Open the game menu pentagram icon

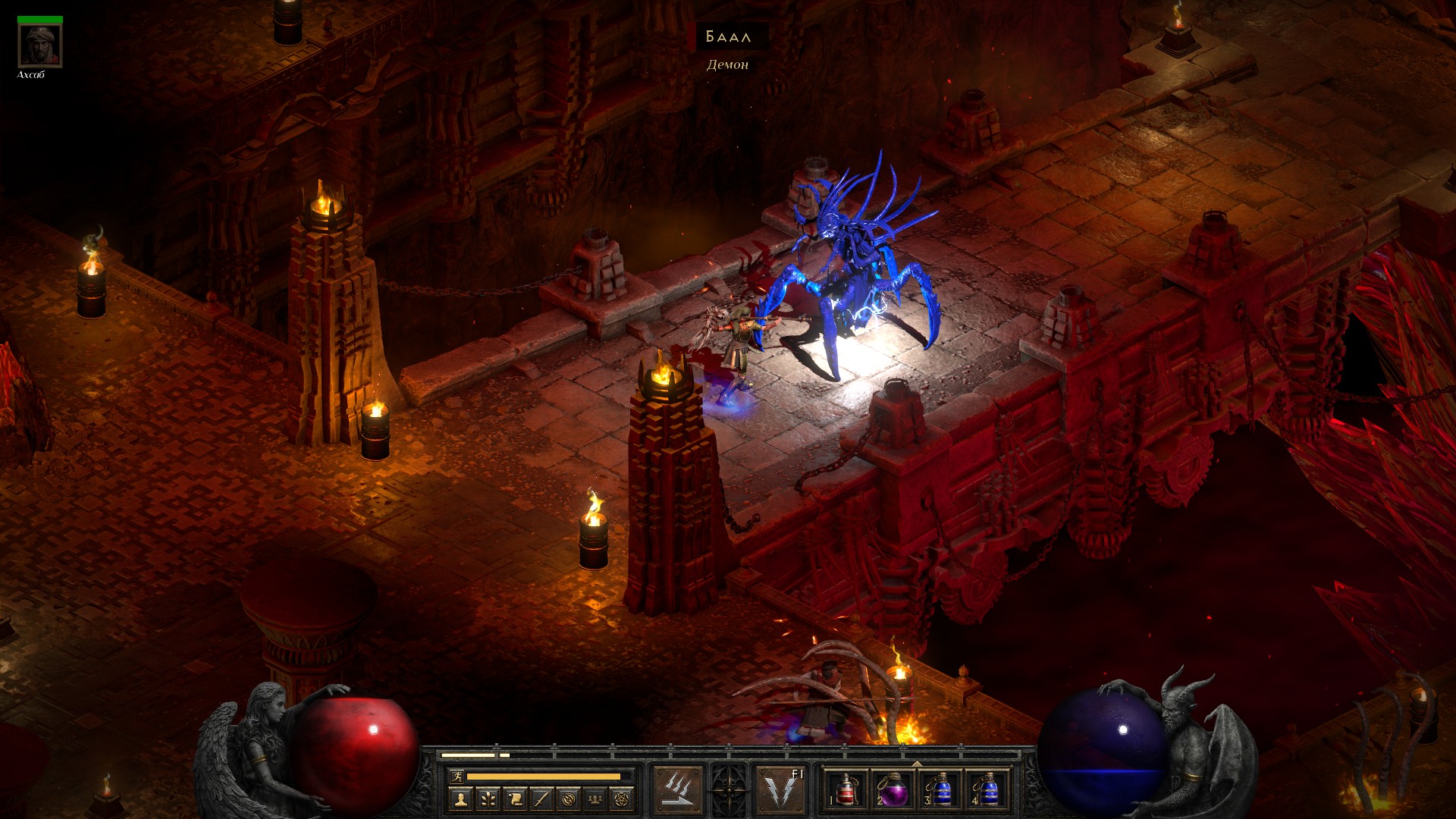tap(623, 799)
